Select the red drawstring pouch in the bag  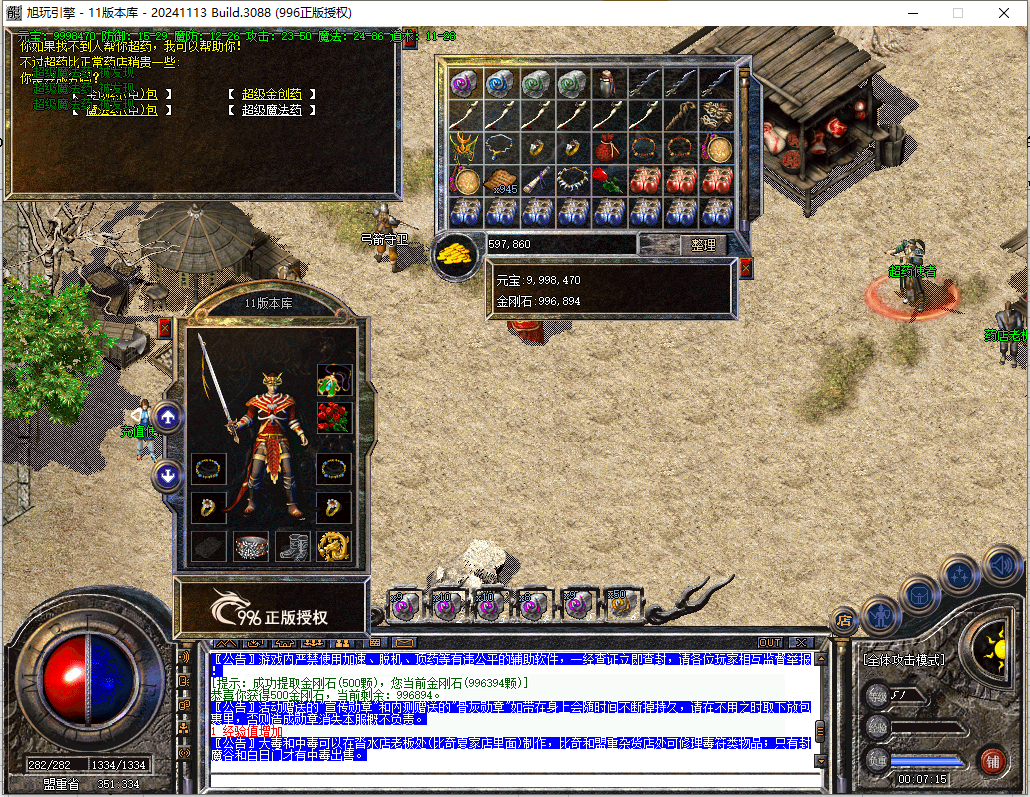[x=608, y=148]
